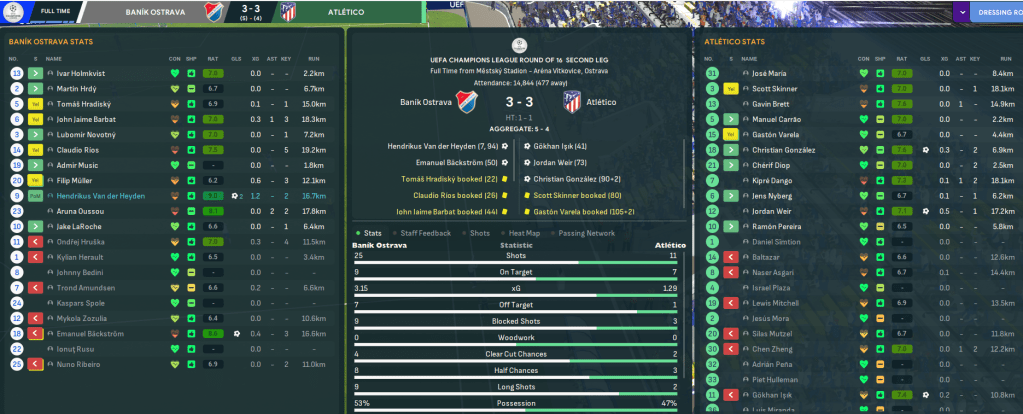Open Chen Zheng's player row
Viewport: 1023px width, 414px height.
point(769,348)
